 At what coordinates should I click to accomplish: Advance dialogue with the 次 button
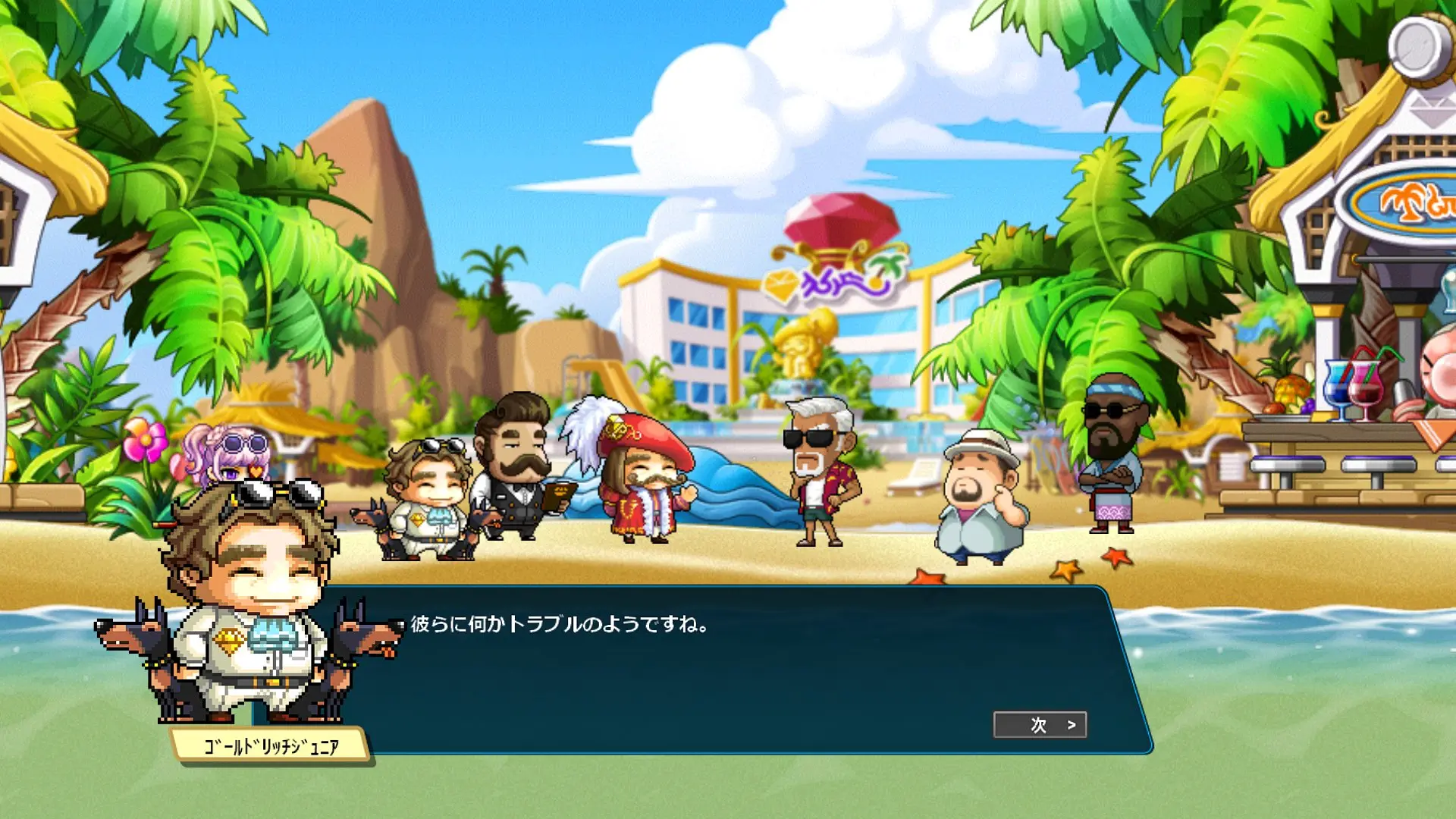(x=1040, y=725)
